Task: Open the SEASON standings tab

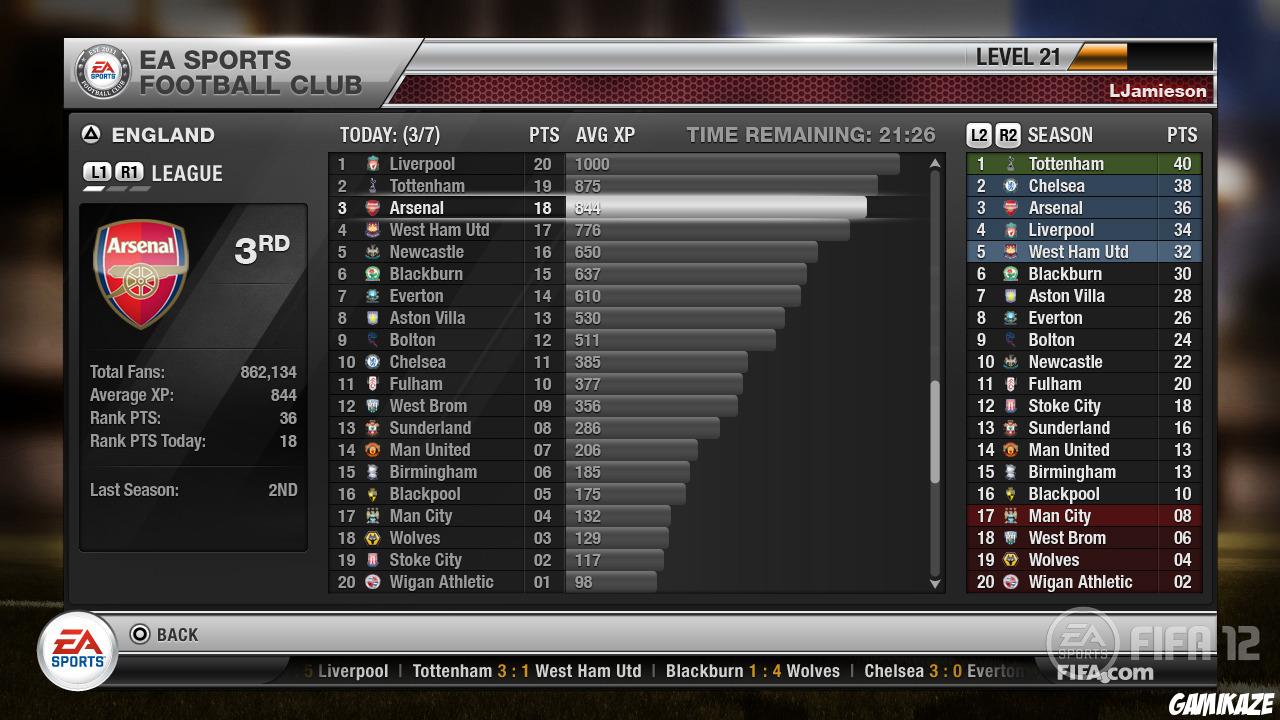Action: [x=1061, y=134]
